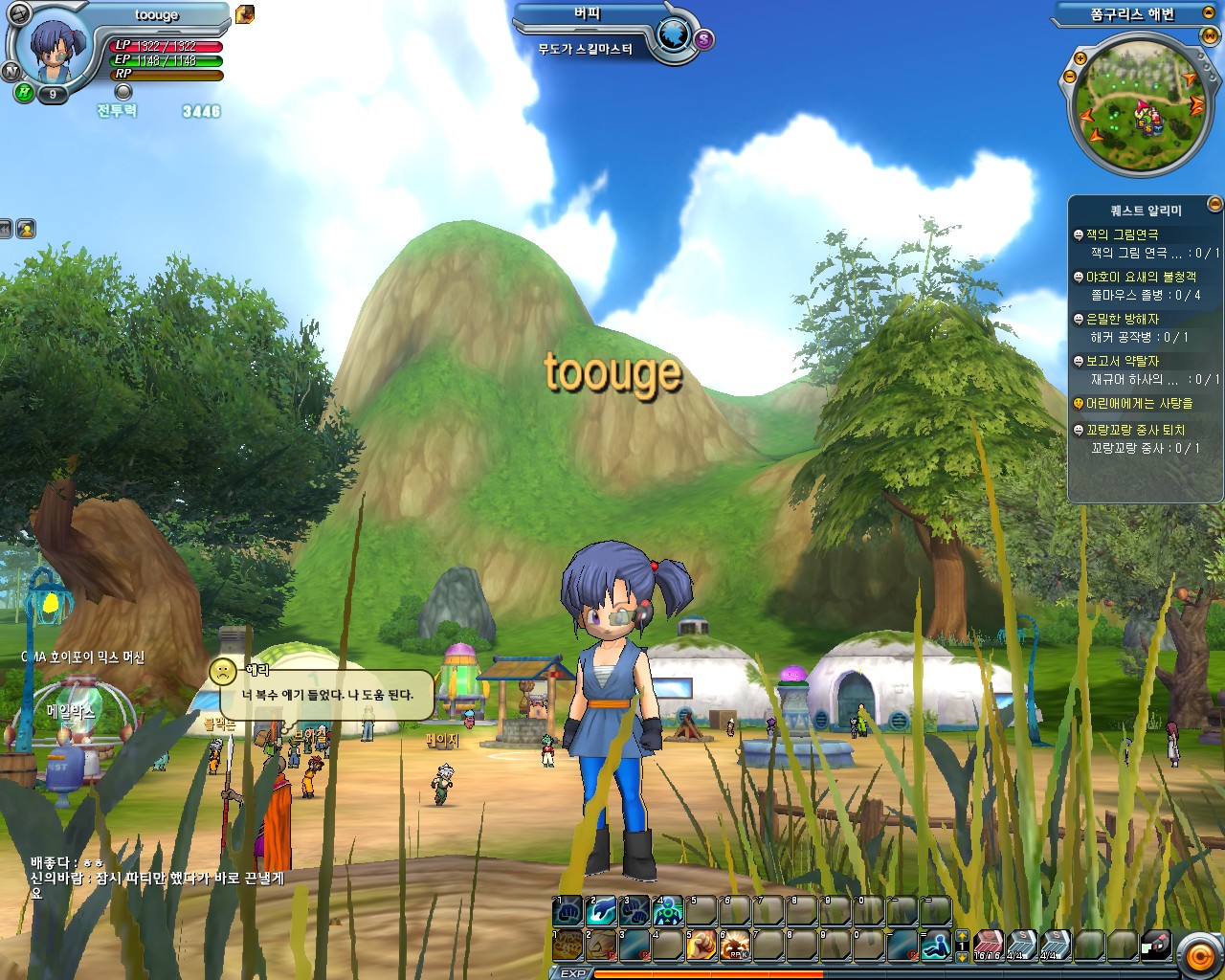
Task: Increase the quick slot page with the up arrow
Action: coord(962,935)
